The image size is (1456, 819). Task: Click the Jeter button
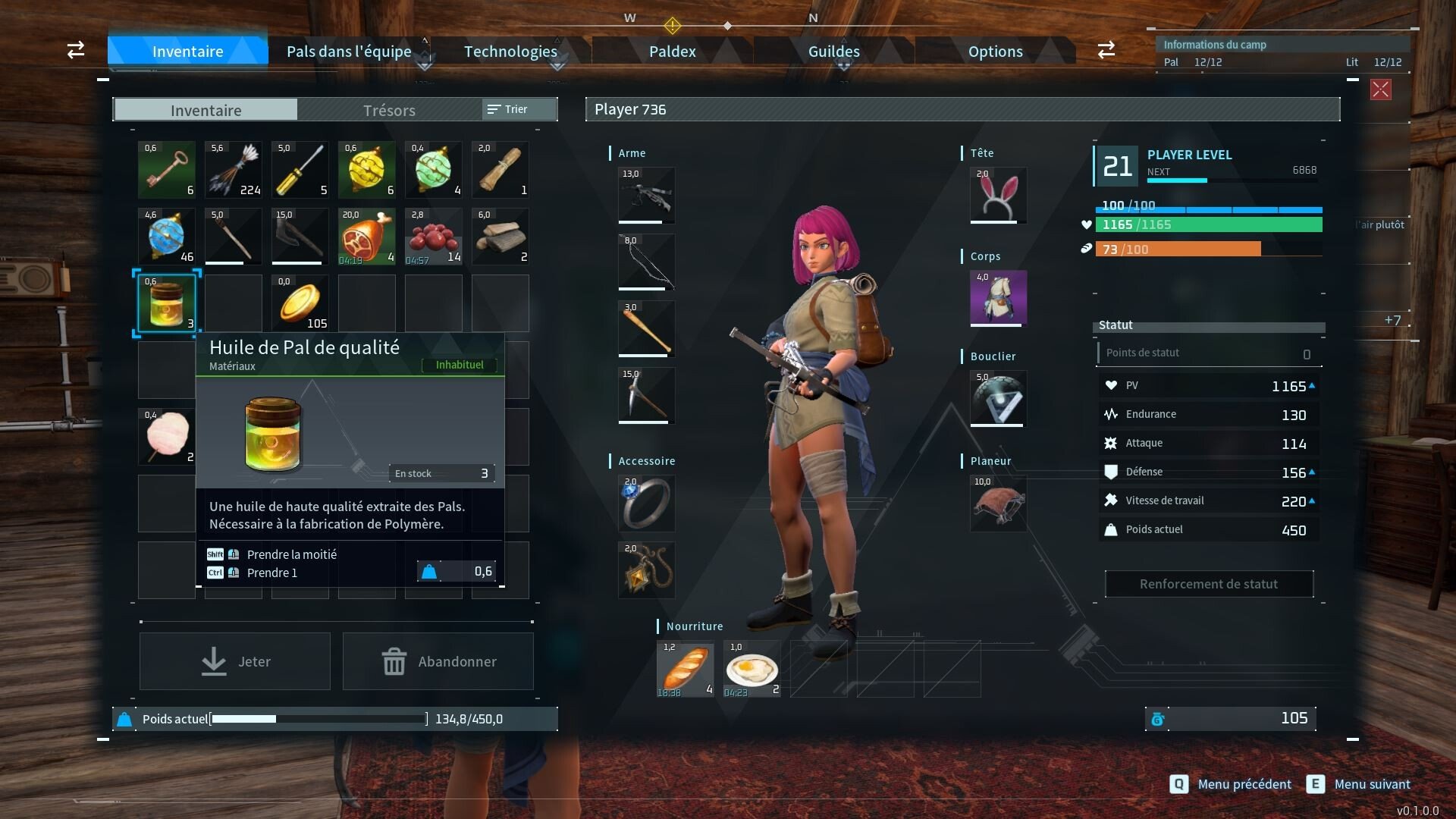(x=235, y=661)
